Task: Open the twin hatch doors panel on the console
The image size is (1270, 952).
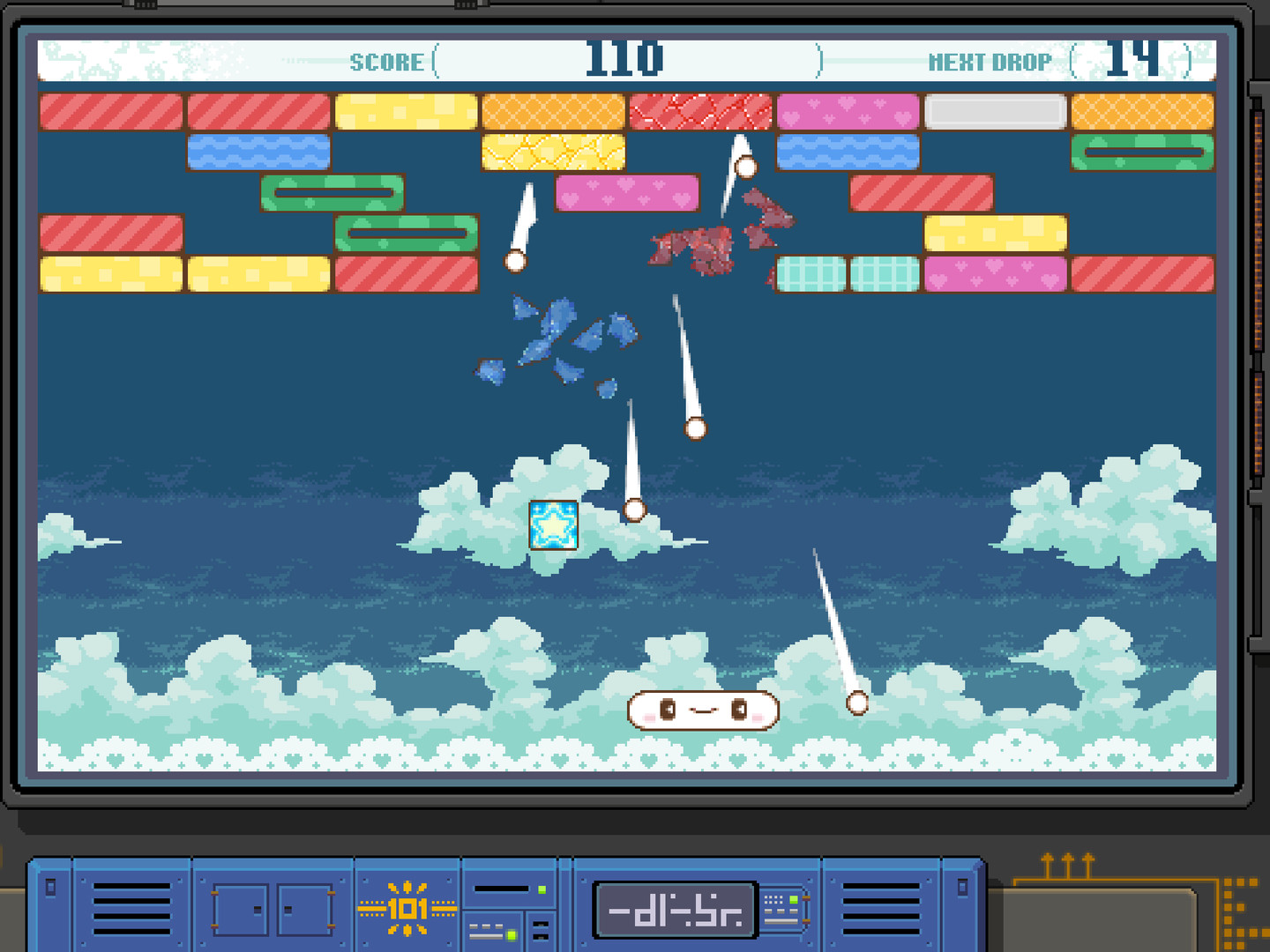Action: [x=273, y=908]
